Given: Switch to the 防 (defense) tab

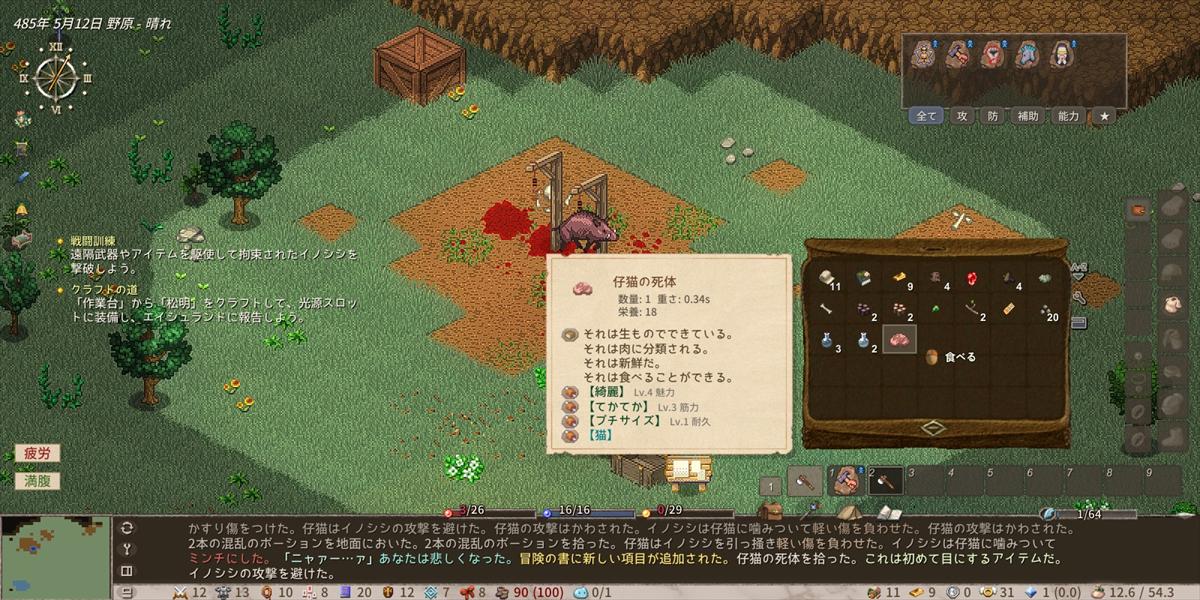Looking at the screenshot, I should coord(992,116).
